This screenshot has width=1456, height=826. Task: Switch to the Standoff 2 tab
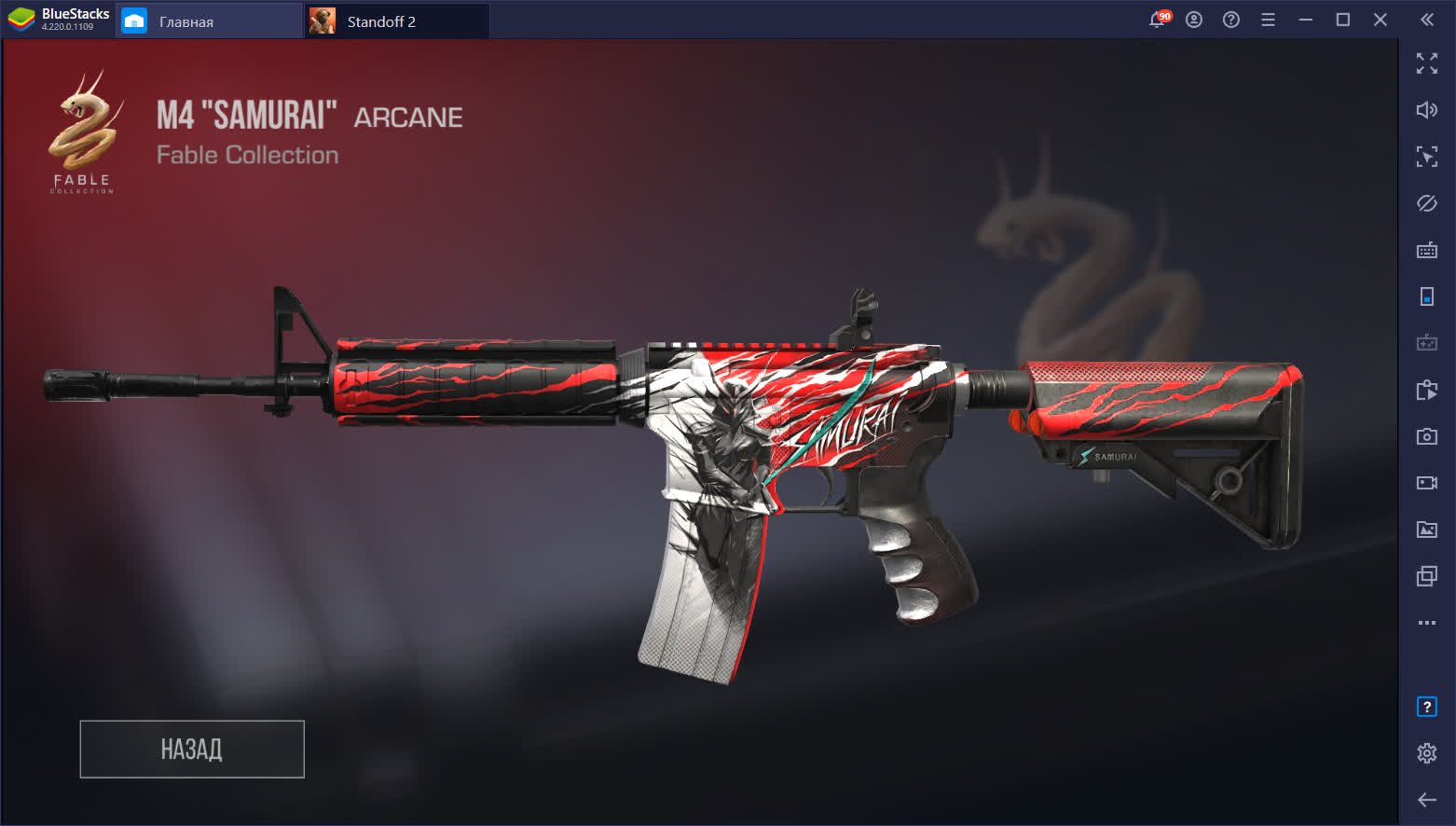[x=396, y=21]
